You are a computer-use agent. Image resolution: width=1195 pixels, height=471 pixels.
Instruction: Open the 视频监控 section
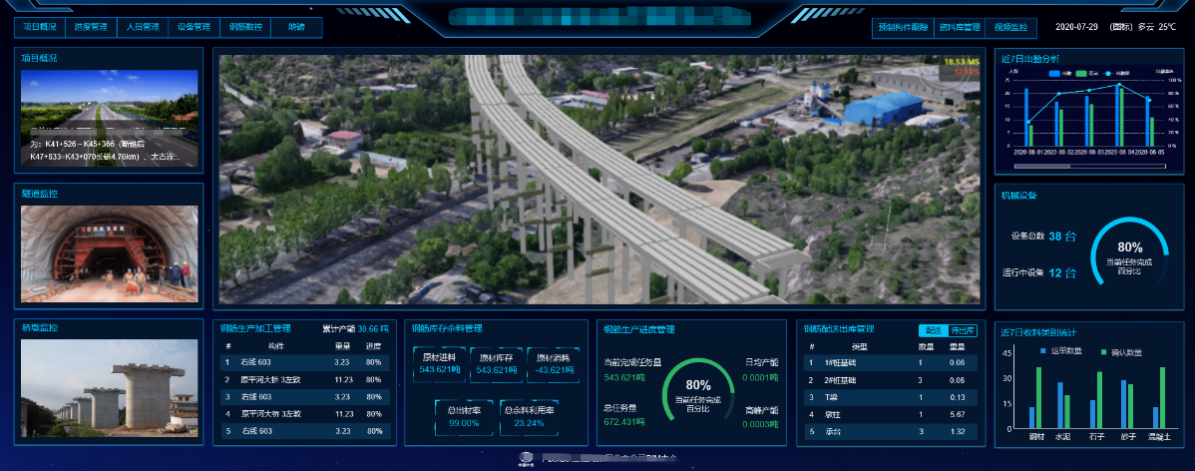1008,28
